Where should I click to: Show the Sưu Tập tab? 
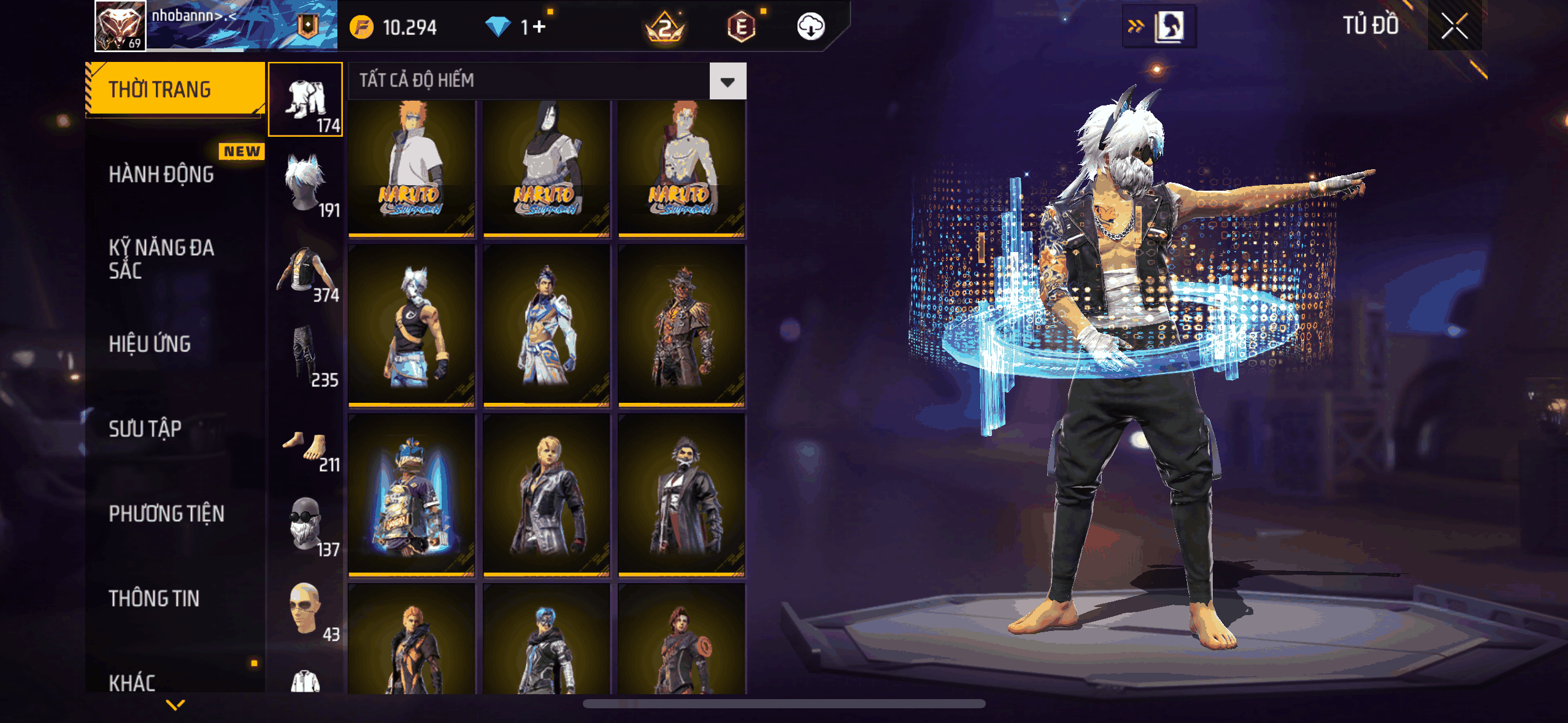pyautogui.click(x=145, y=429)
